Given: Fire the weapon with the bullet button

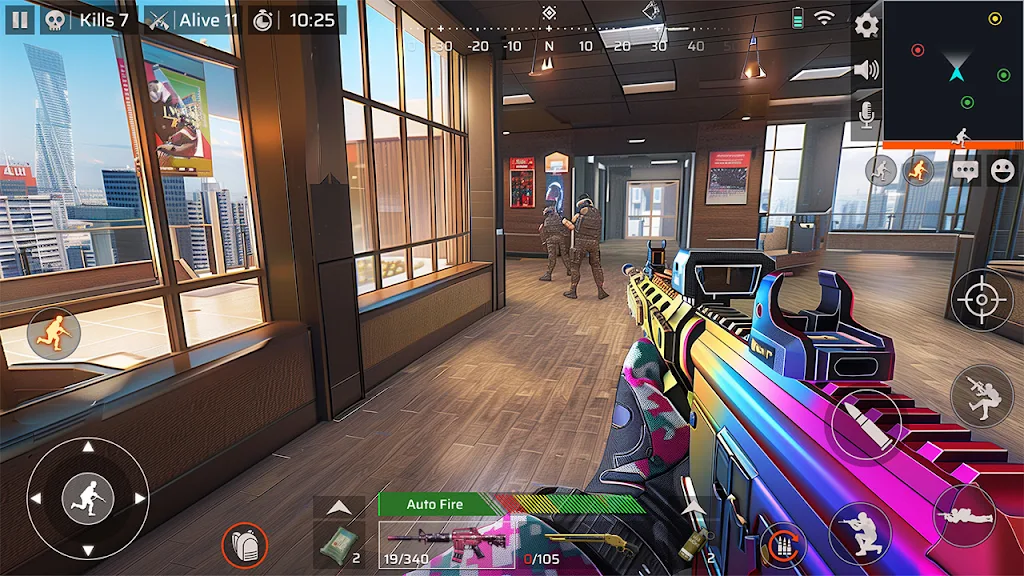Looking at the screenshot, I should tap(865, 423).
